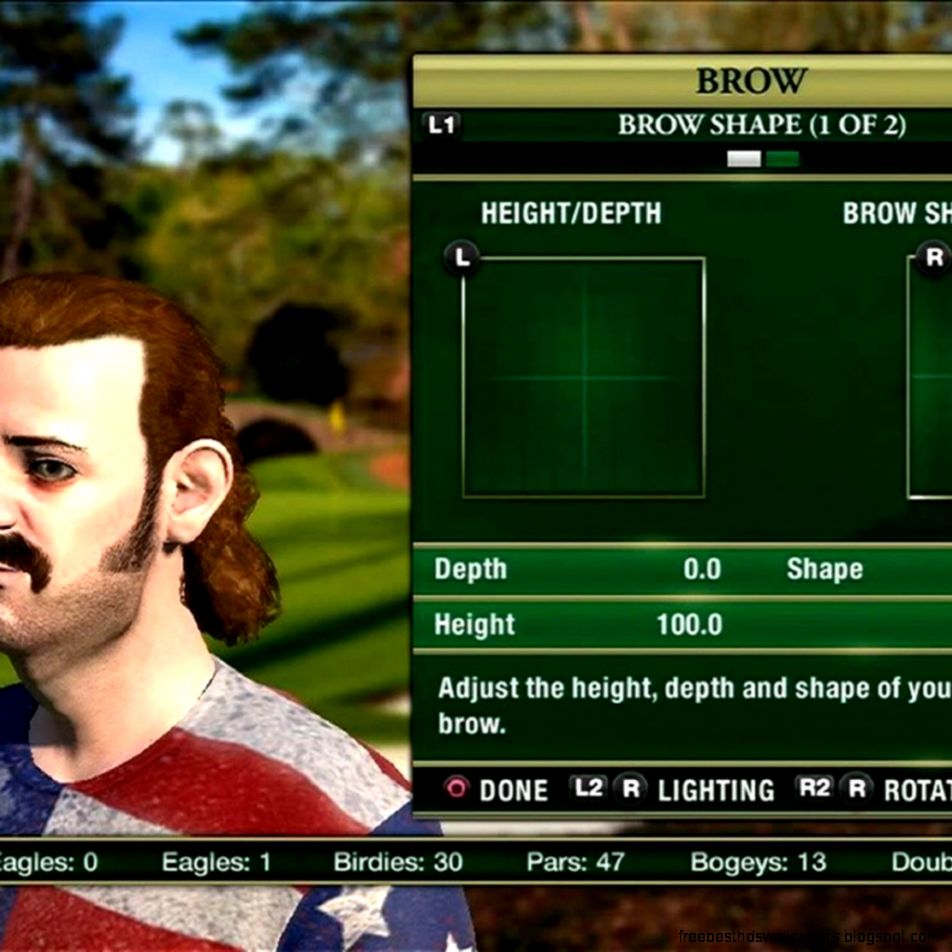This screenshot has height=952, width=952.
Task: Switch to the second green page indicator
Action: tap(783, 159)
